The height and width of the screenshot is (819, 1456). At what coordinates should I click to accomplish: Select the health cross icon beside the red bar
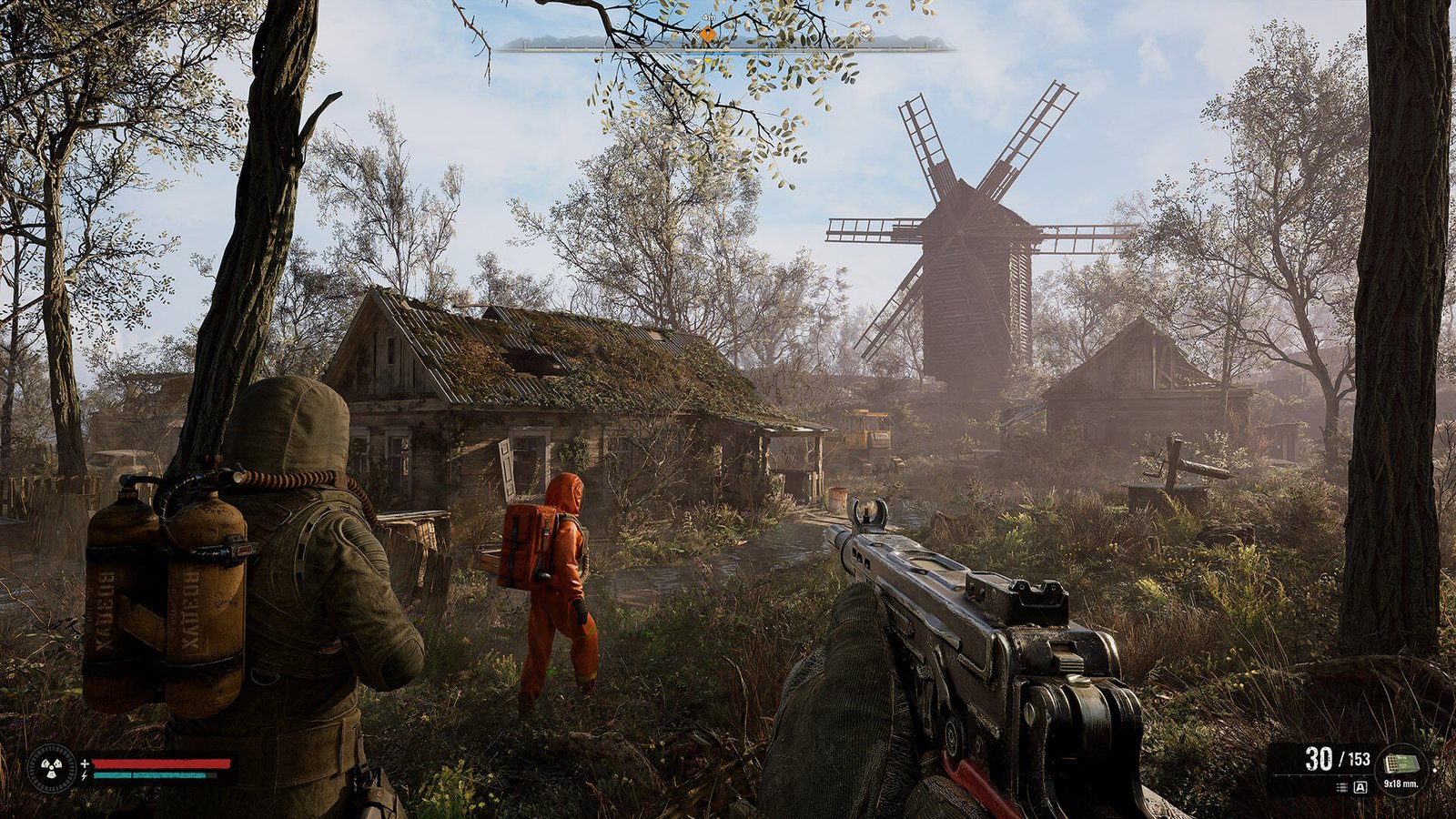pyautogui.click(x=85, y=763)
